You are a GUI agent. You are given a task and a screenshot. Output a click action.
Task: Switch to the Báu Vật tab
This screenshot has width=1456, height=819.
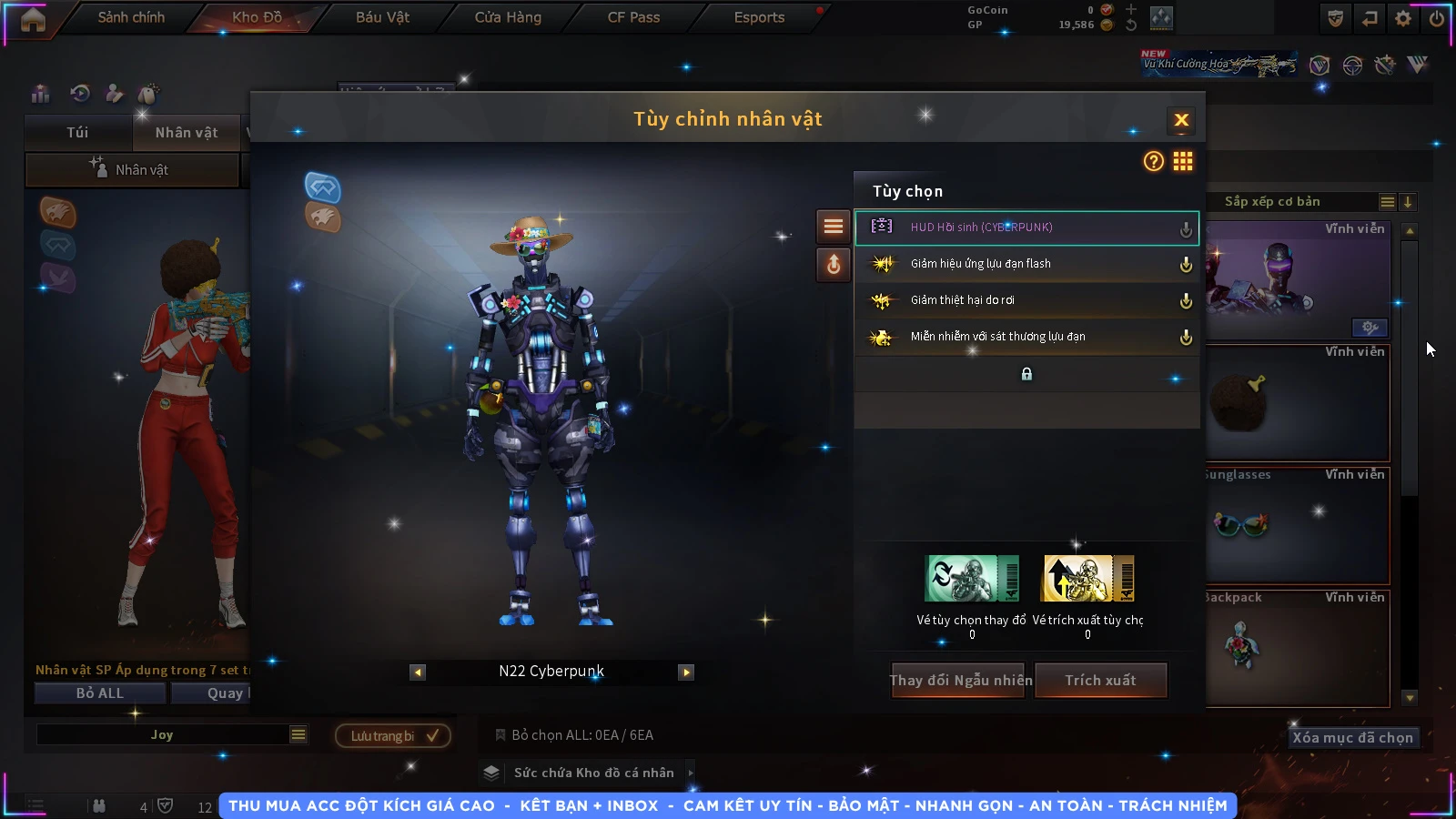(382, 17)
